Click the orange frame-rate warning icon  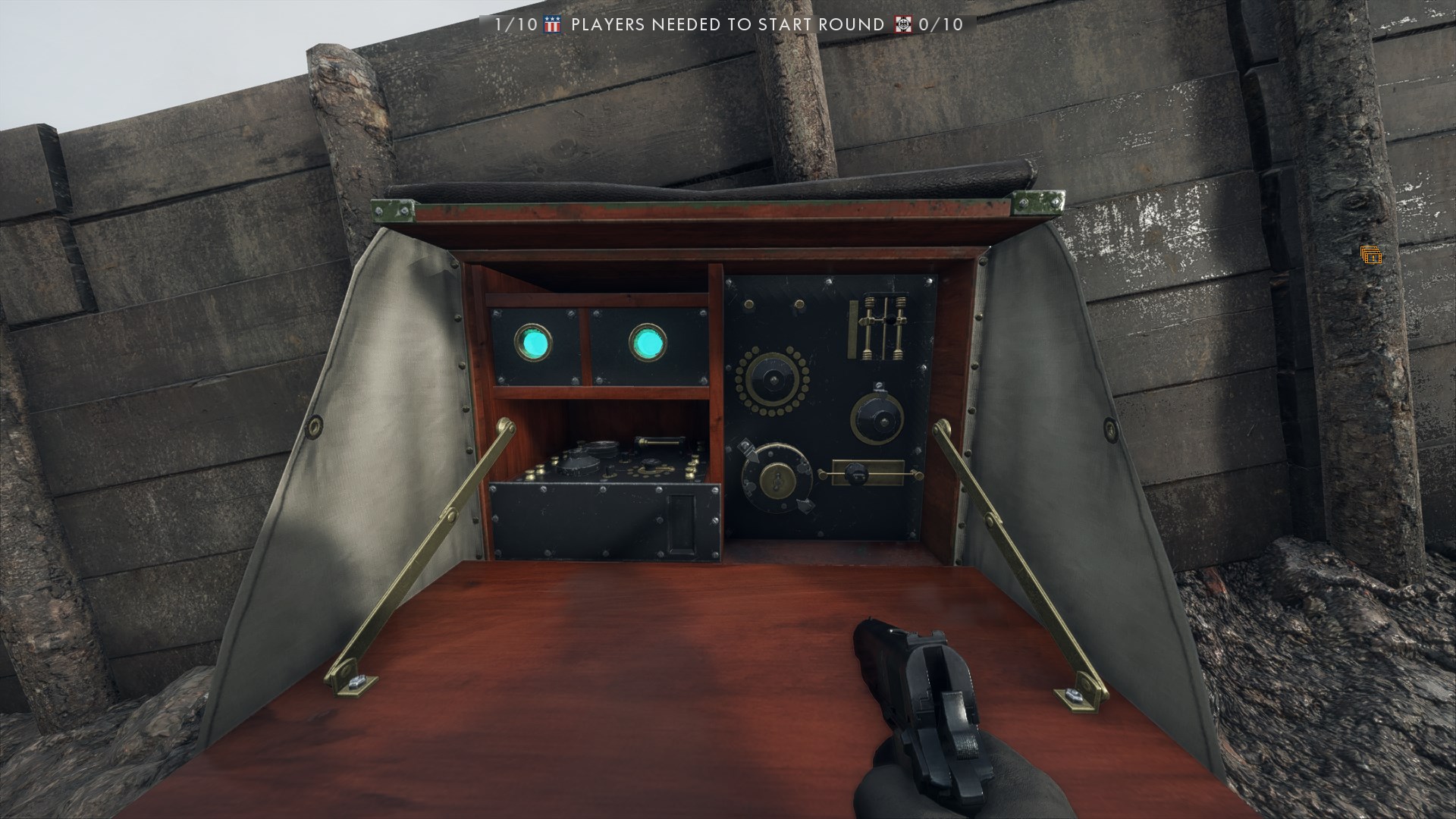click(1370, 256)
